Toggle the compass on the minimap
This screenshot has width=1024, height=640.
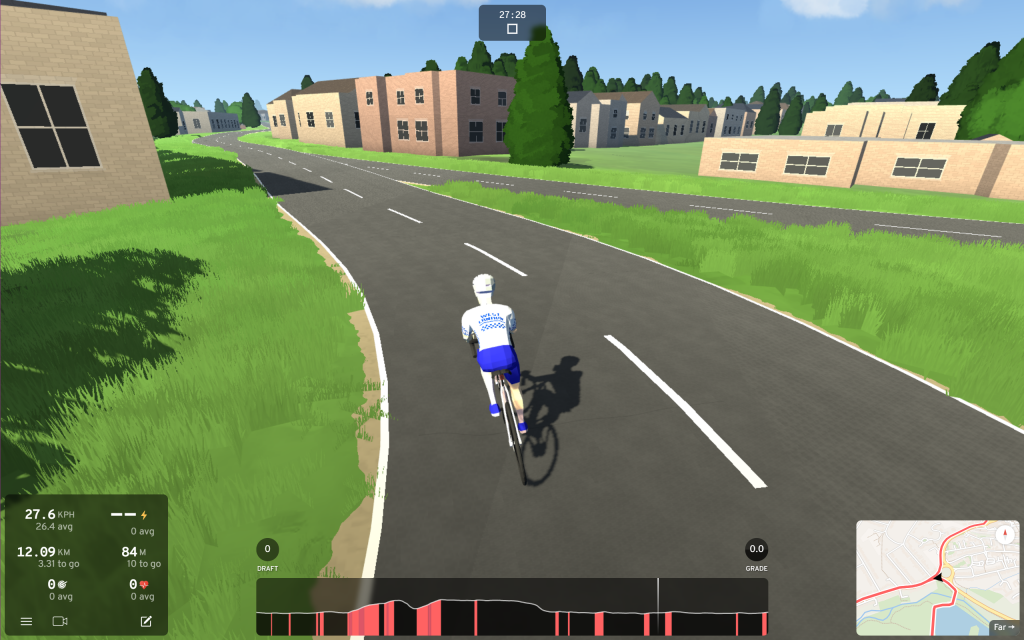pyautogui.click(x=1004, y=534)
